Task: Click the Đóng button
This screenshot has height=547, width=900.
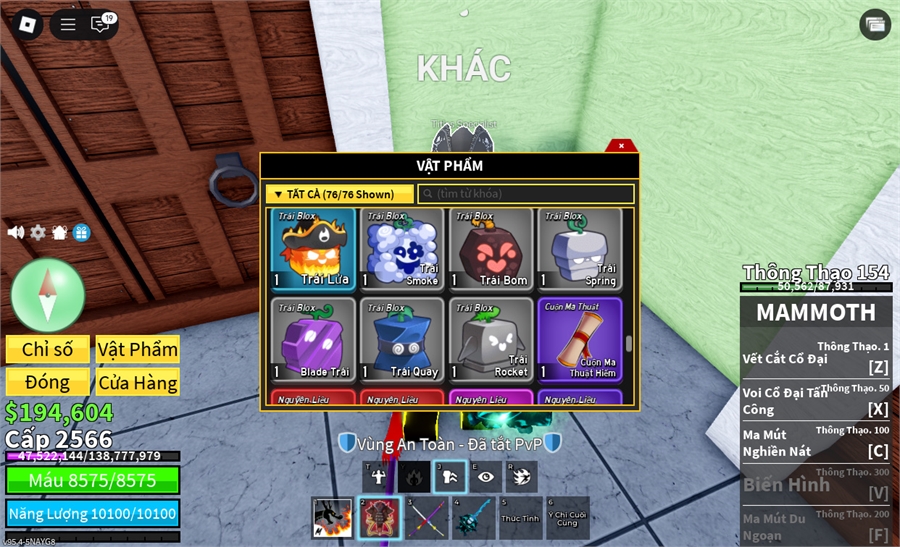Action: coord(48,382)
